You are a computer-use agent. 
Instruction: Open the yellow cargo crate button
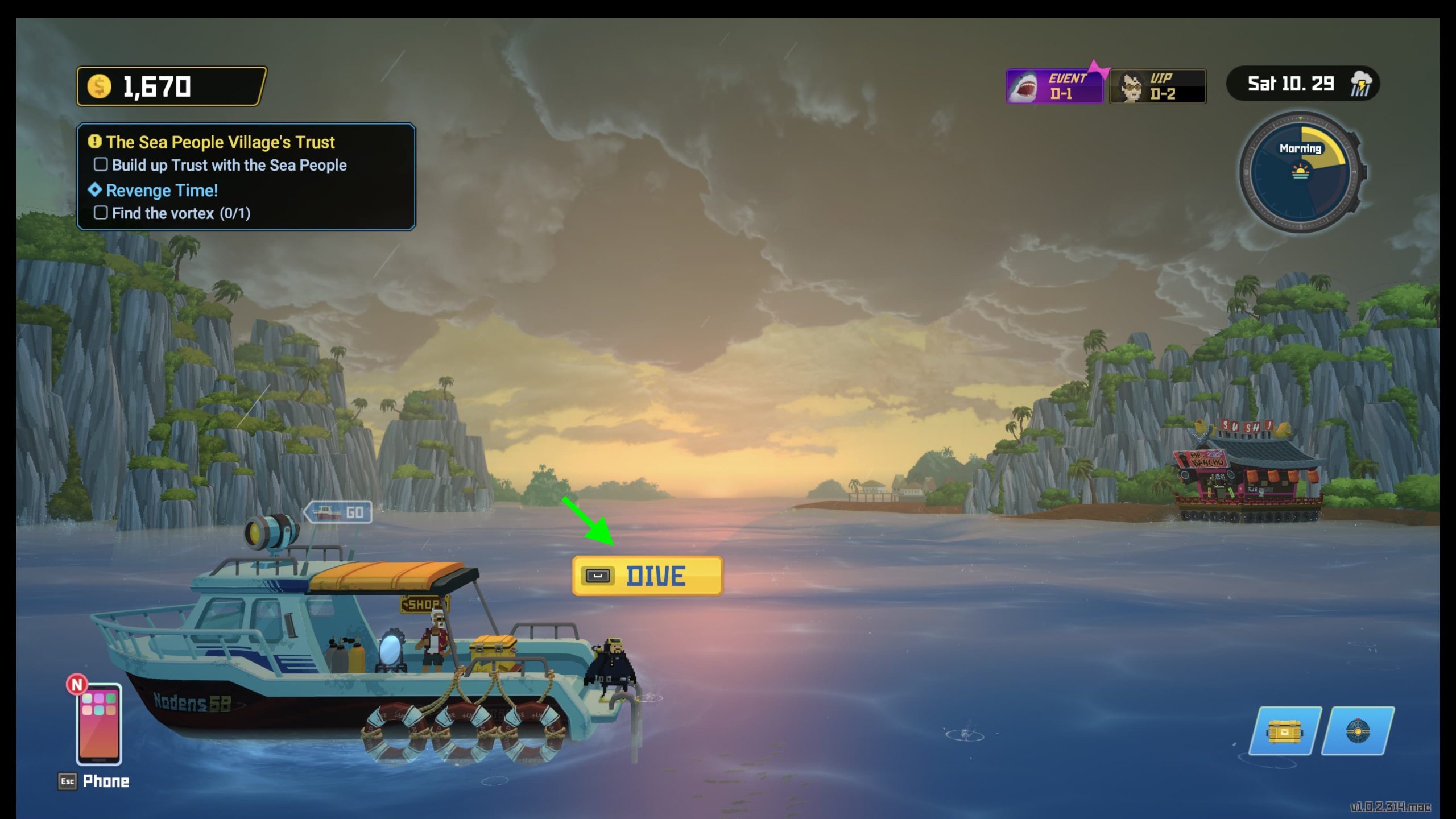(x=1284, y=731)
